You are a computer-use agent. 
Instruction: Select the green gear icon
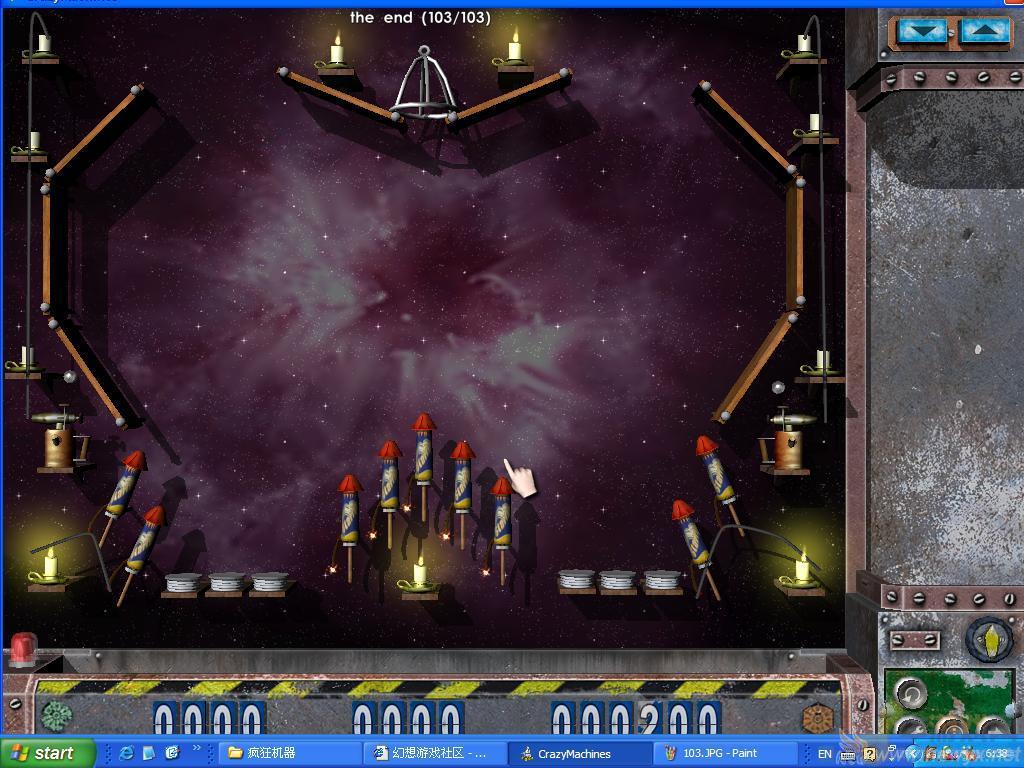pos(56,716)
